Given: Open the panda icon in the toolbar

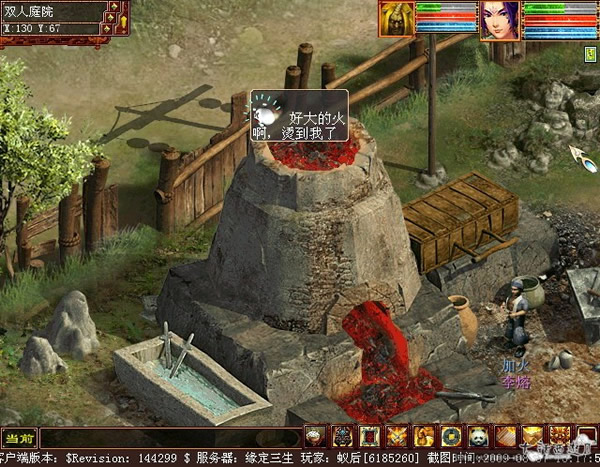Looking at the screenshot, I should tap(478, 436).
